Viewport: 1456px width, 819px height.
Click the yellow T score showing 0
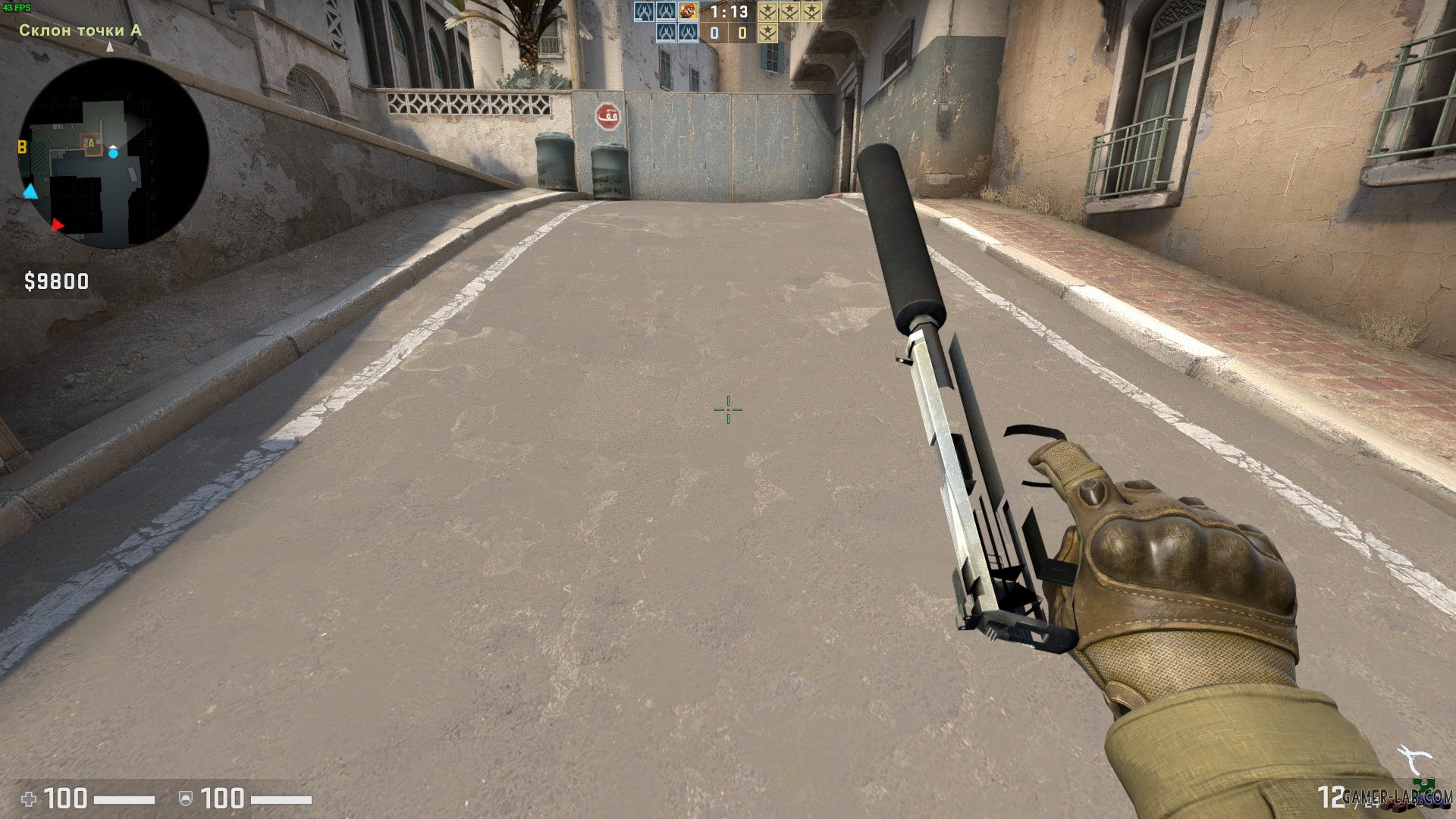tap(742, 33)
